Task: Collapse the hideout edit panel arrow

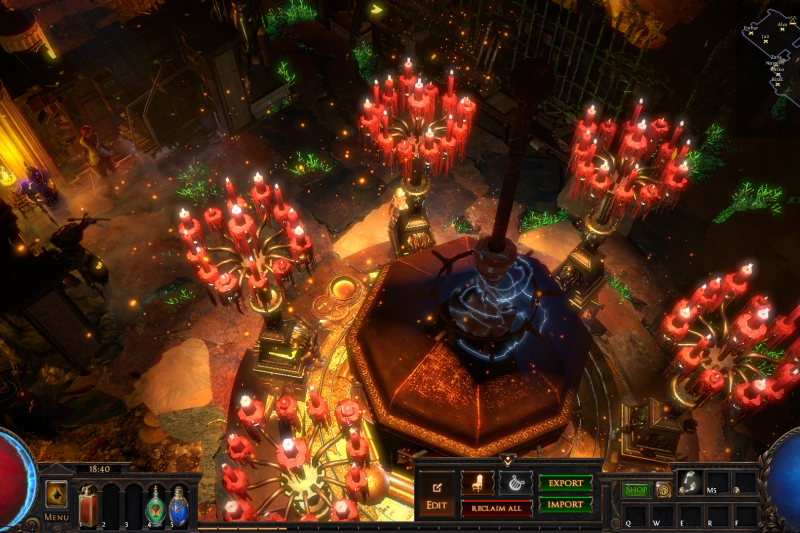Action: tap(506, 461)
